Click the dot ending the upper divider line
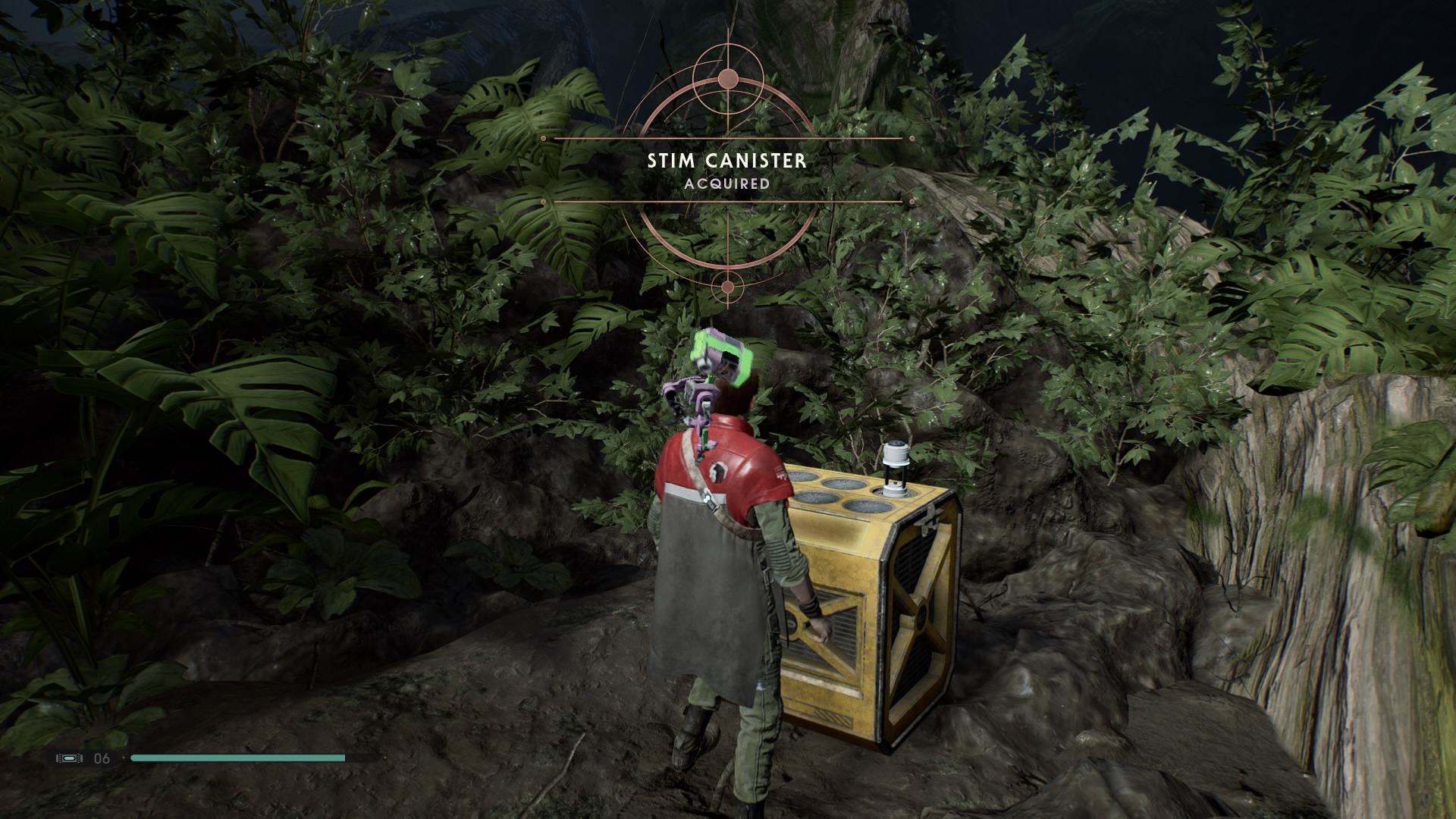 (910, 138)
